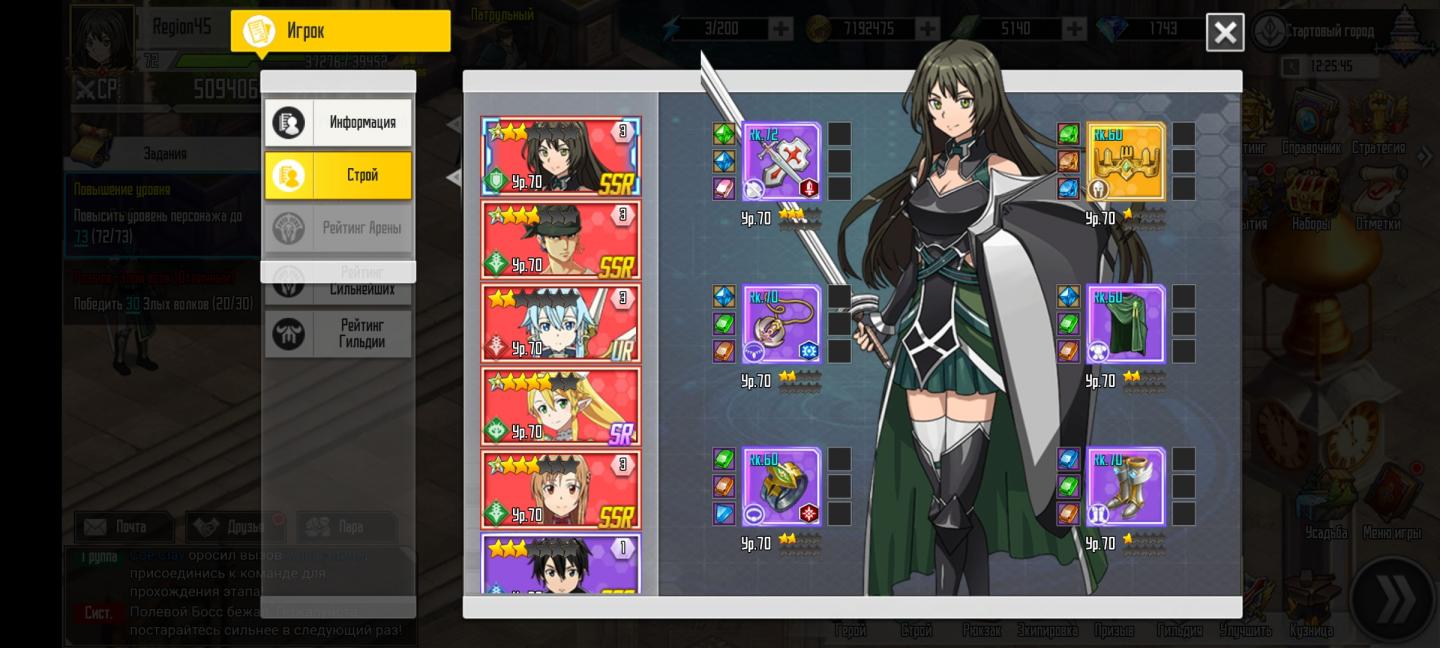1440x648 pixels.
Task: Inspect the gold ring equipment slot
Action: (781, 487)
